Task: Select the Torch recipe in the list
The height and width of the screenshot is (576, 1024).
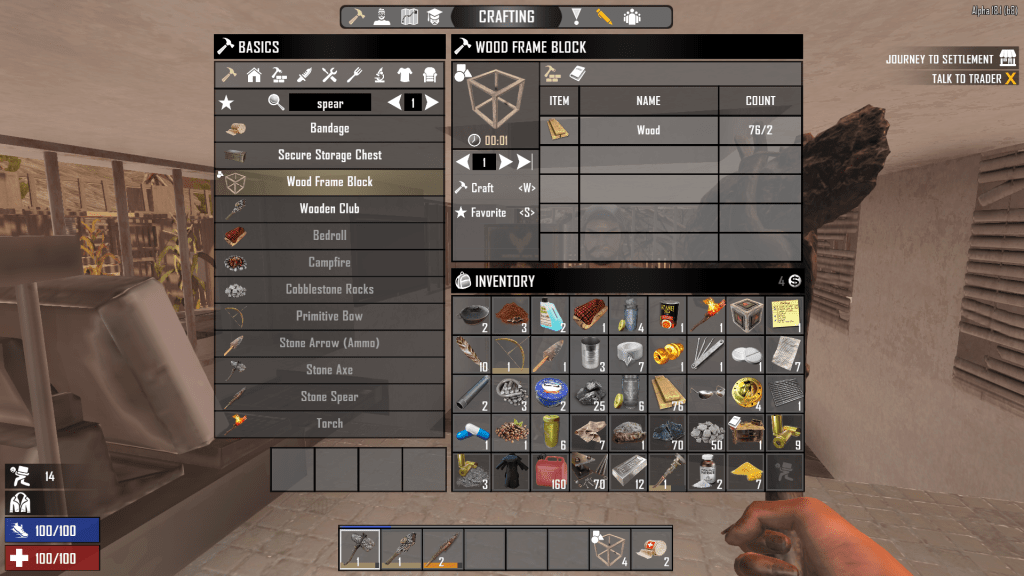Action: [x=329, y=424]
